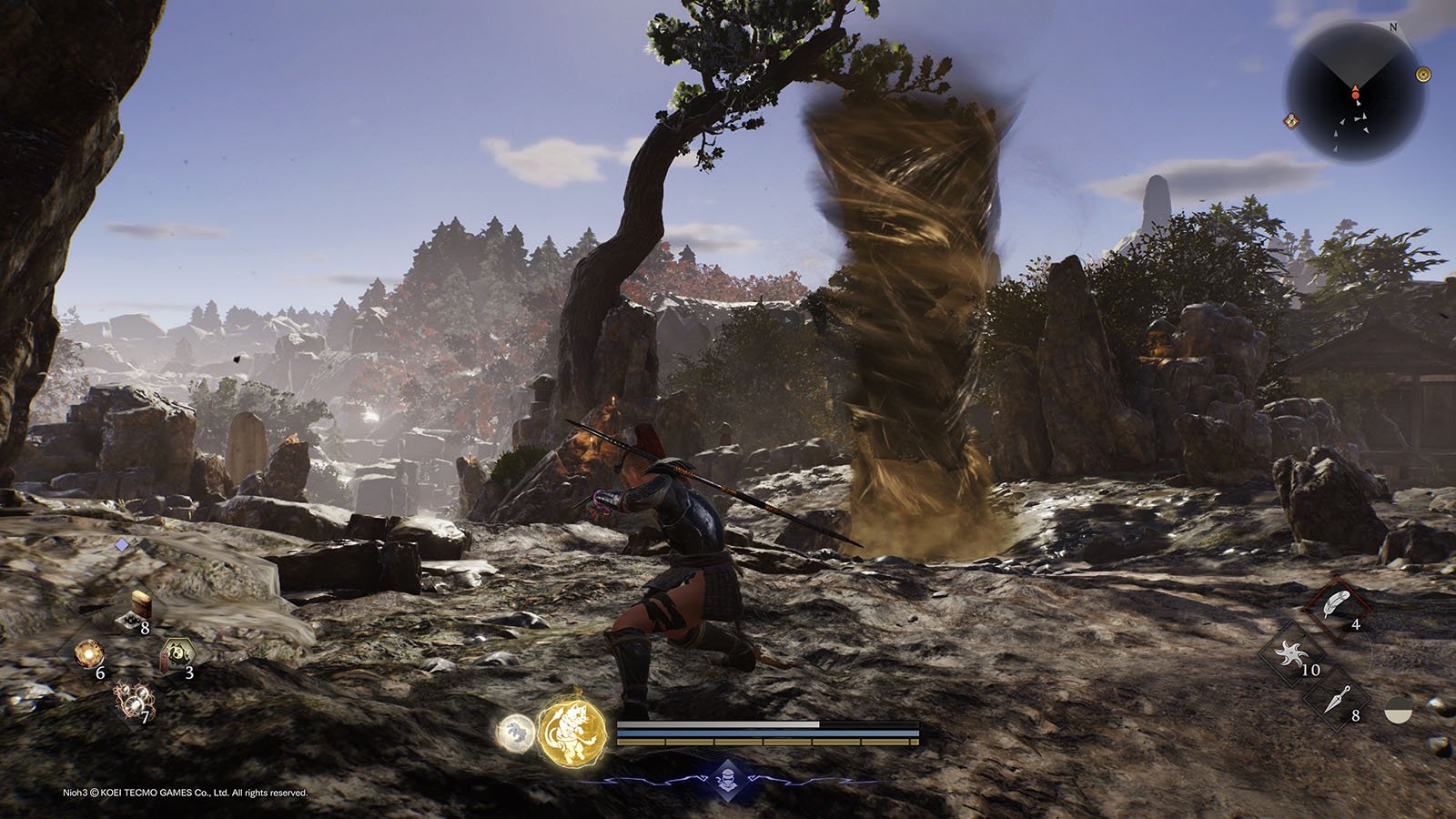Select the orange diamond marker beside minimap

(1291, 120)
